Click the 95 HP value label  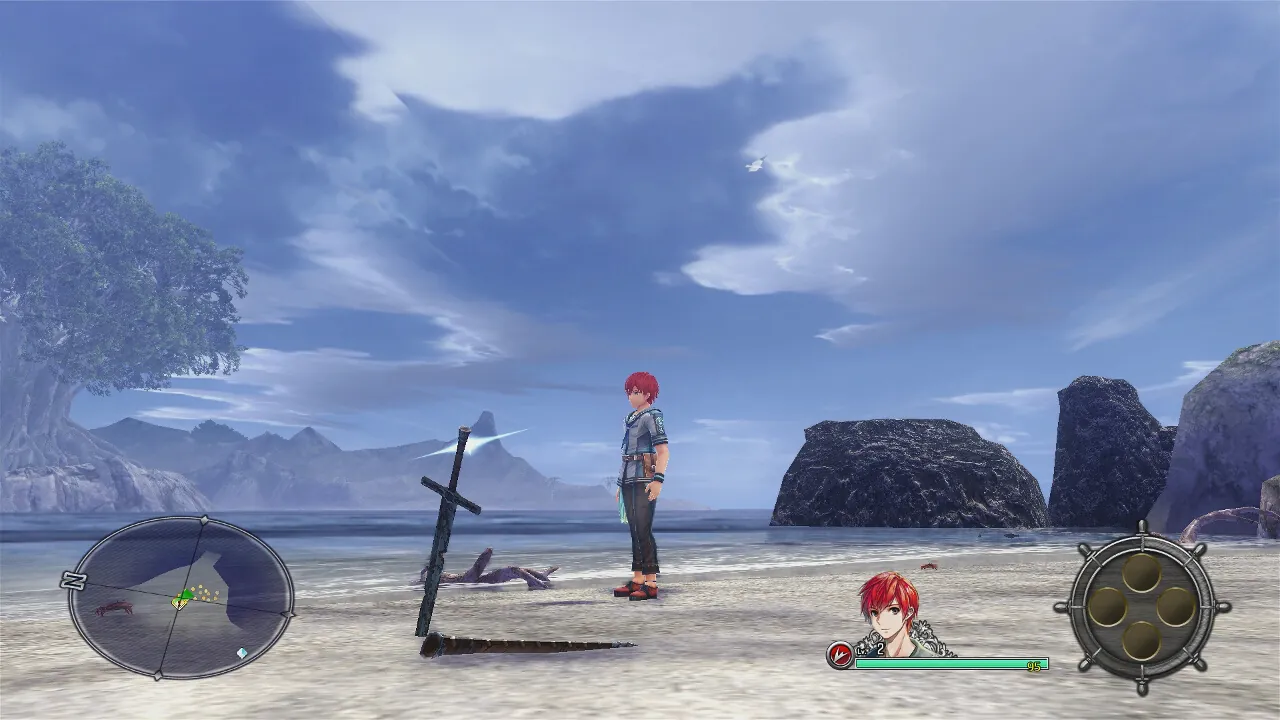(x=1033, y=666)
